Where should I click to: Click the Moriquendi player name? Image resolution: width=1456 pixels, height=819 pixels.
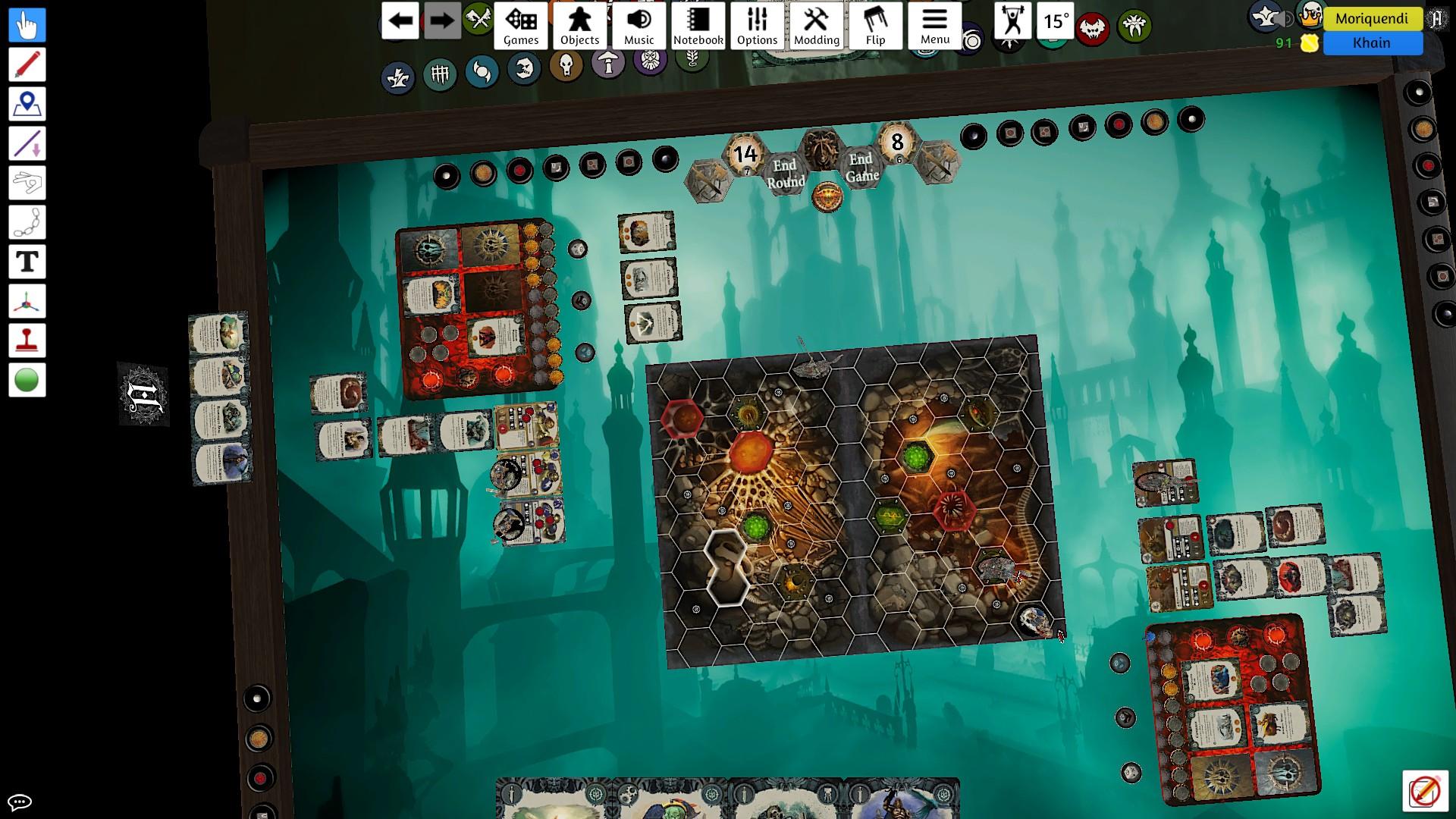(x=1372, y=18)
